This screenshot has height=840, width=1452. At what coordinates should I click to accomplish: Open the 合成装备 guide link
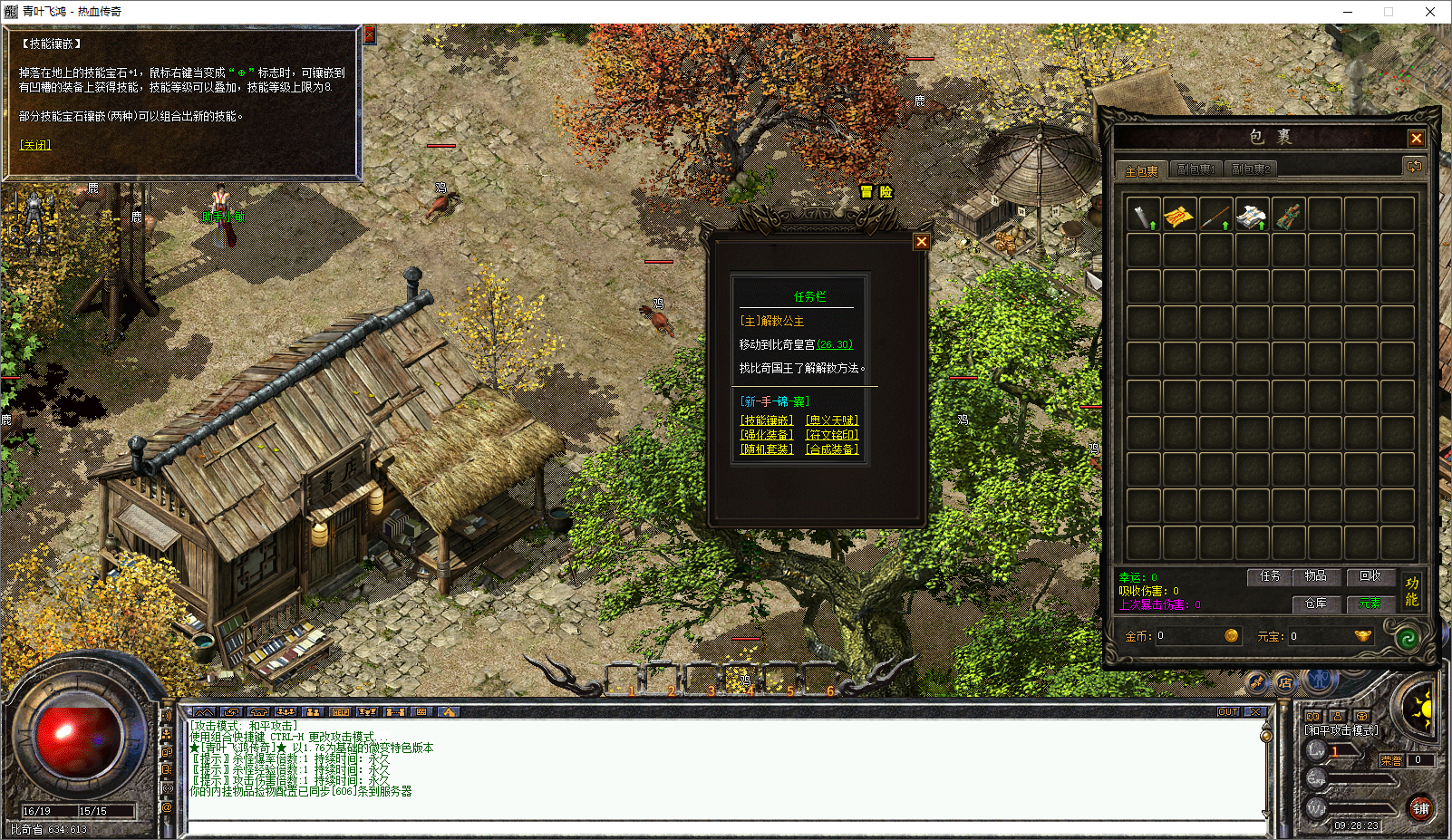point(832,449)
